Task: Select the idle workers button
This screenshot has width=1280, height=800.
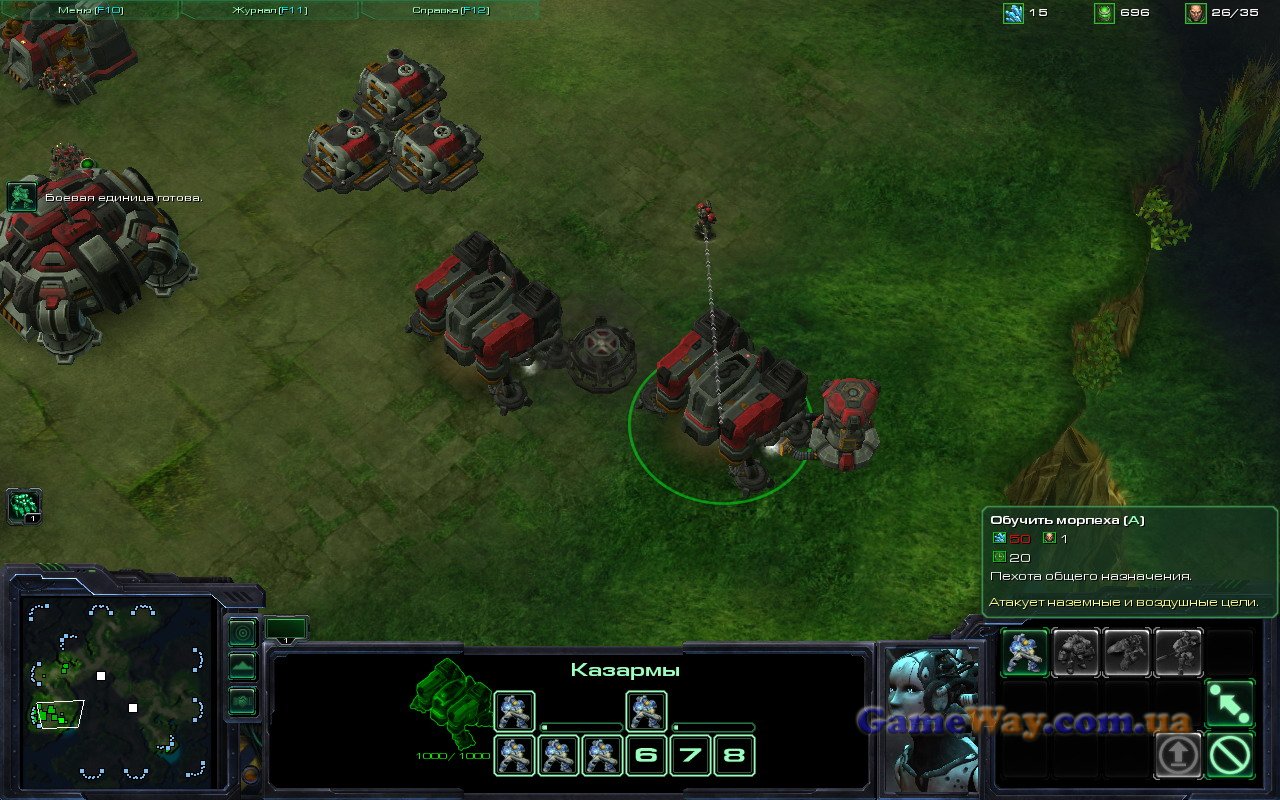Action: pyautogui.click(x=24, y=506)
